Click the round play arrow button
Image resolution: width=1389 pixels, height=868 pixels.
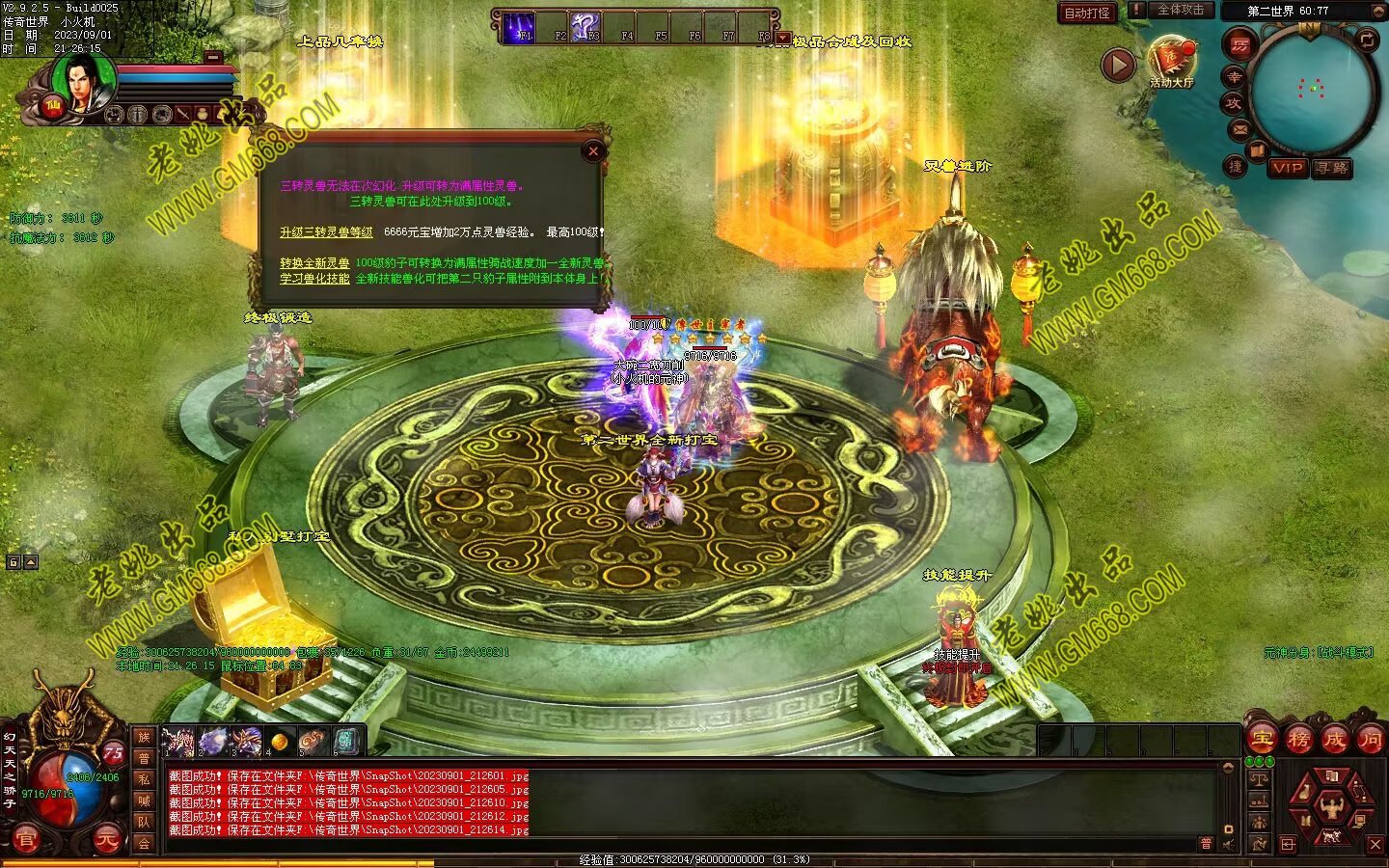coord(1118,65)
